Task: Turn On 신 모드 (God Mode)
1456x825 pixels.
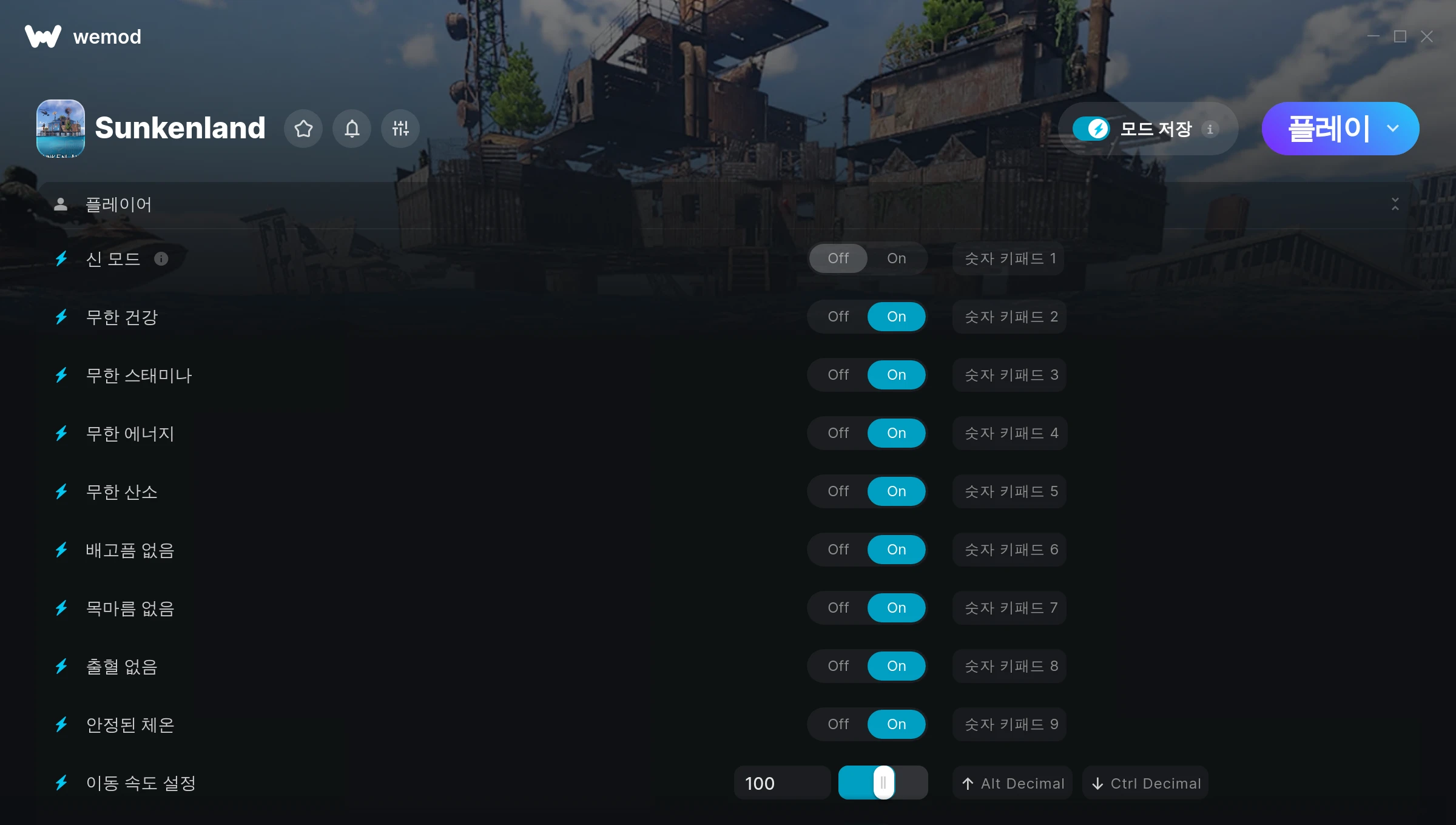Action: 896,258
